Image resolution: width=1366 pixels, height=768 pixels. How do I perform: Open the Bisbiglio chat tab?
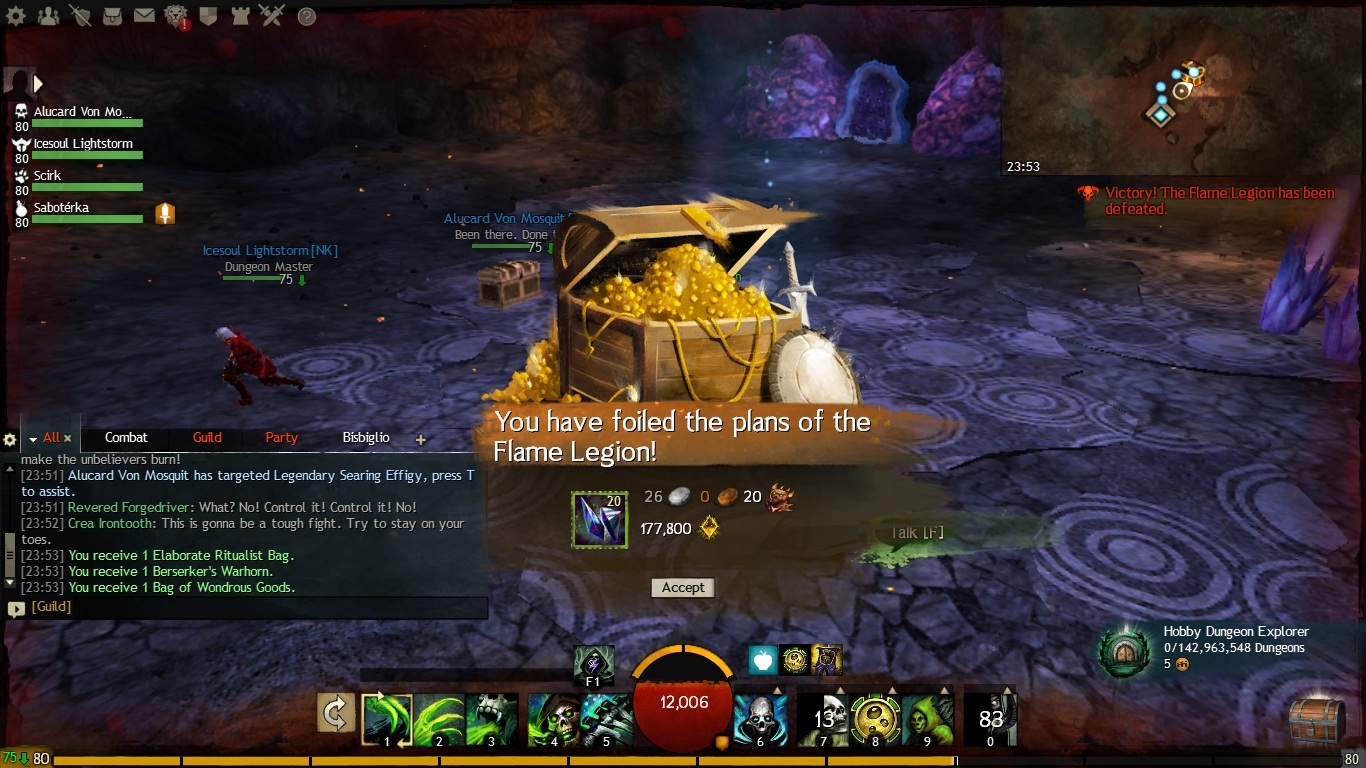click(x=366, y=438)
